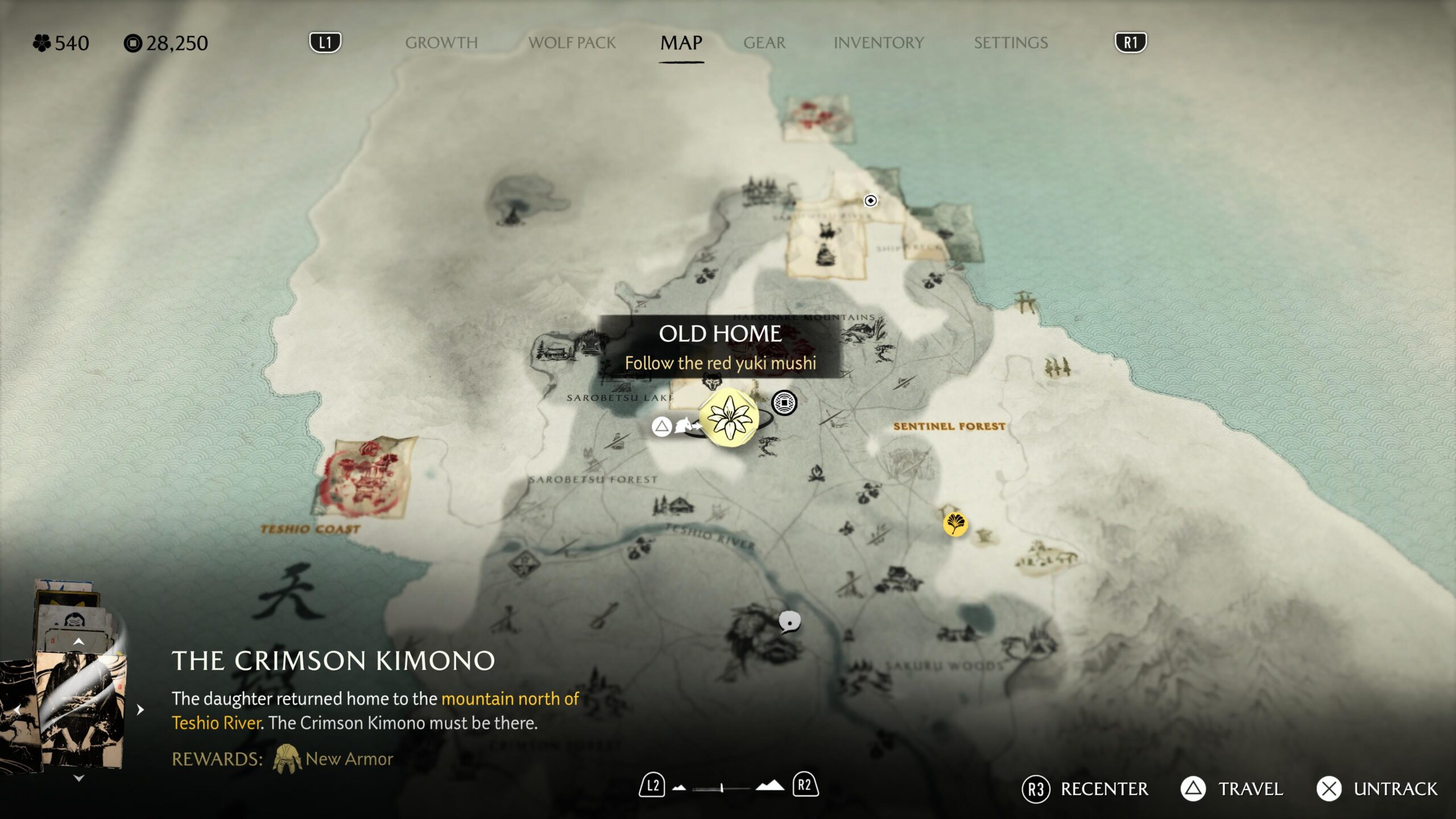1456x819 pixels.
Task: Switch to the Growth tab
Action: 441,43
